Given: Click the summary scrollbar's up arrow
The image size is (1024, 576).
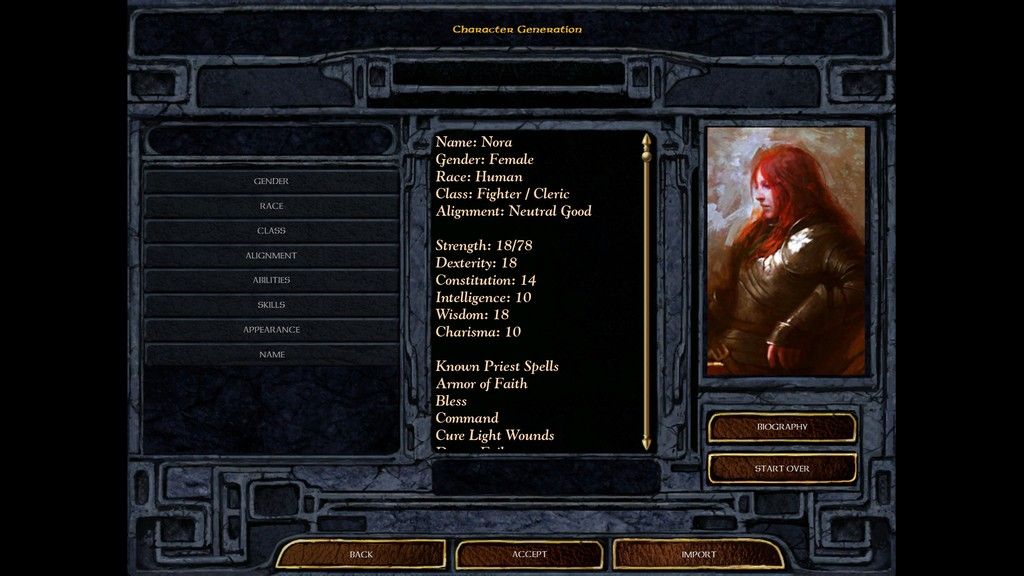Looking at the screenshot, I should click(646, 140).
